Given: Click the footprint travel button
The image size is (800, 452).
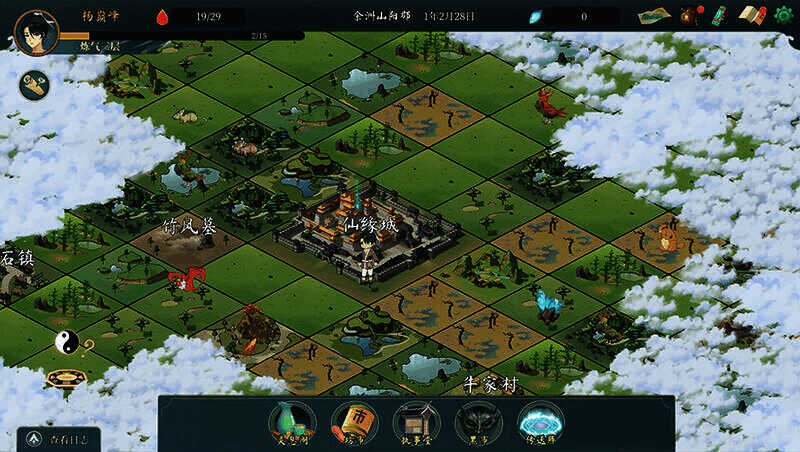Looking at the screenshot, I should [x=36, y=86].
